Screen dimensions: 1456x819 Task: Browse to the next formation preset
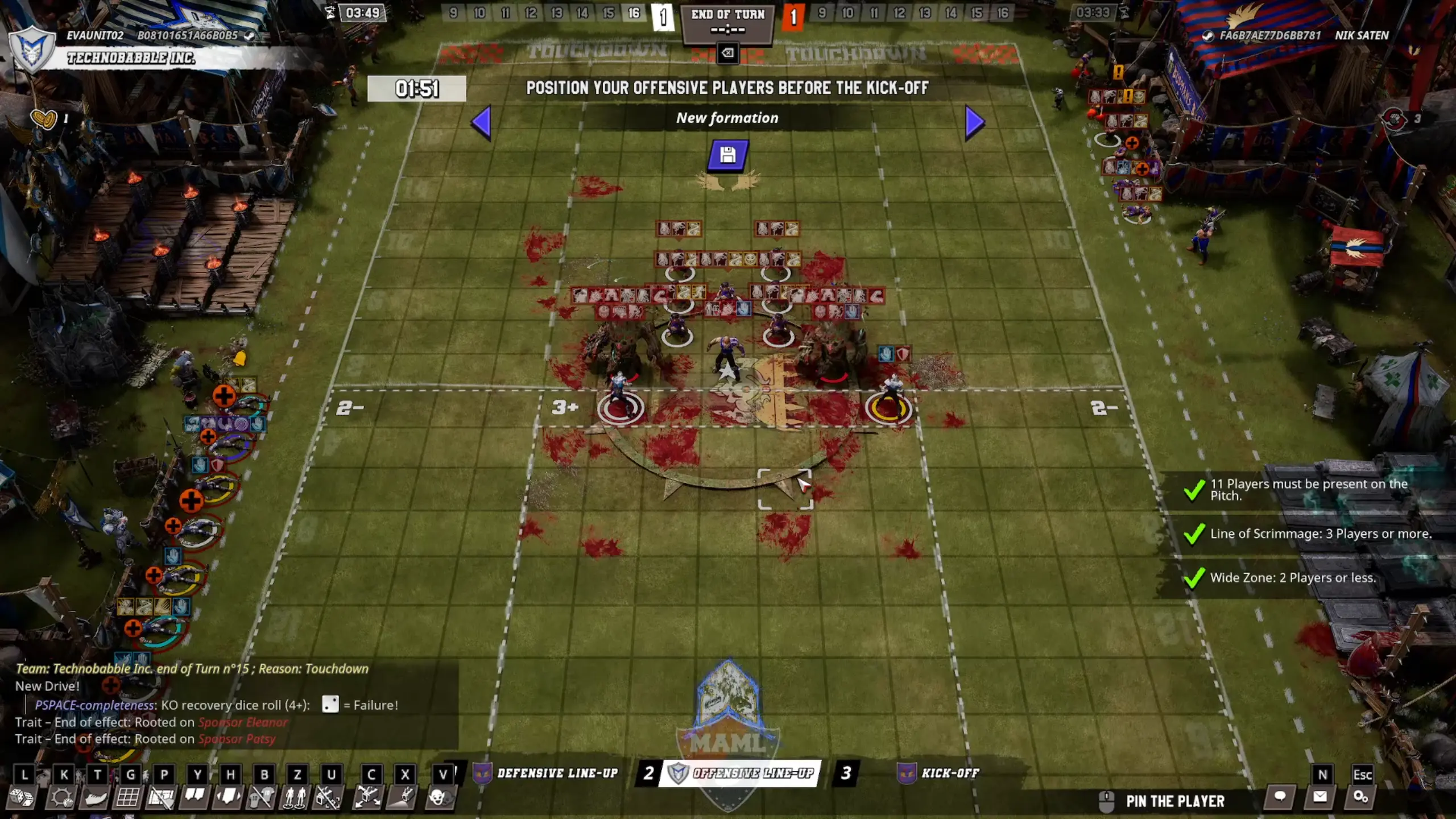pos(973,122)
